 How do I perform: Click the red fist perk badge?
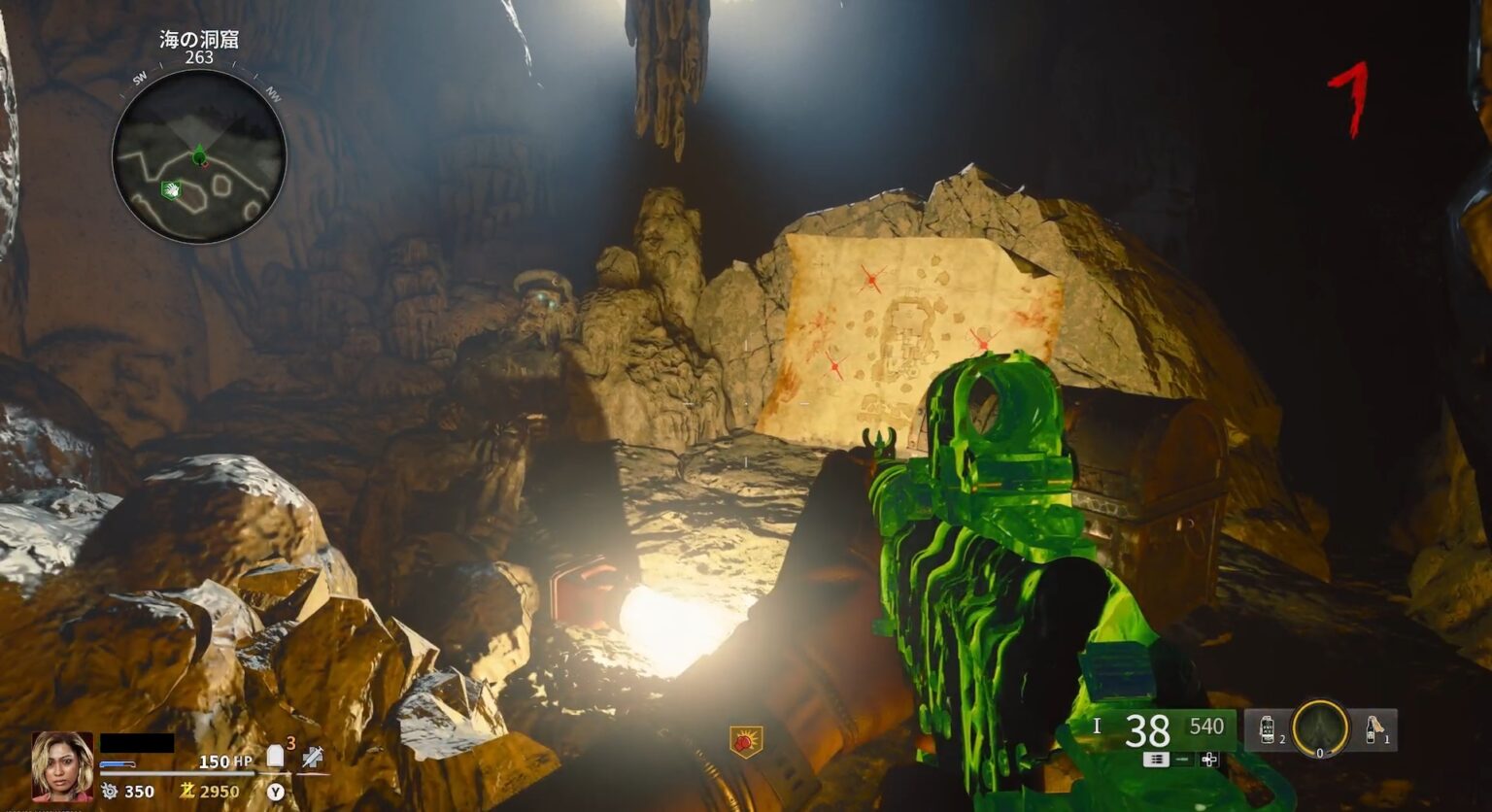745,742
